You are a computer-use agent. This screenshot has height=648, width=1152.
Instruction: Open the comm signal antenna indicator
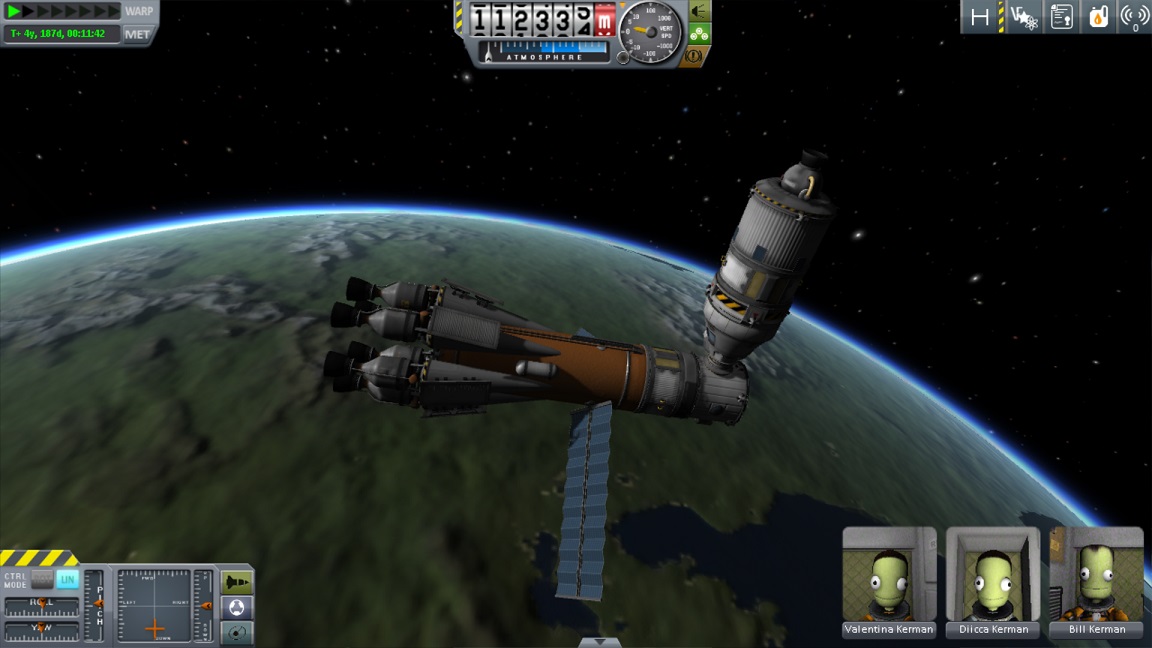coord(1134,17)
